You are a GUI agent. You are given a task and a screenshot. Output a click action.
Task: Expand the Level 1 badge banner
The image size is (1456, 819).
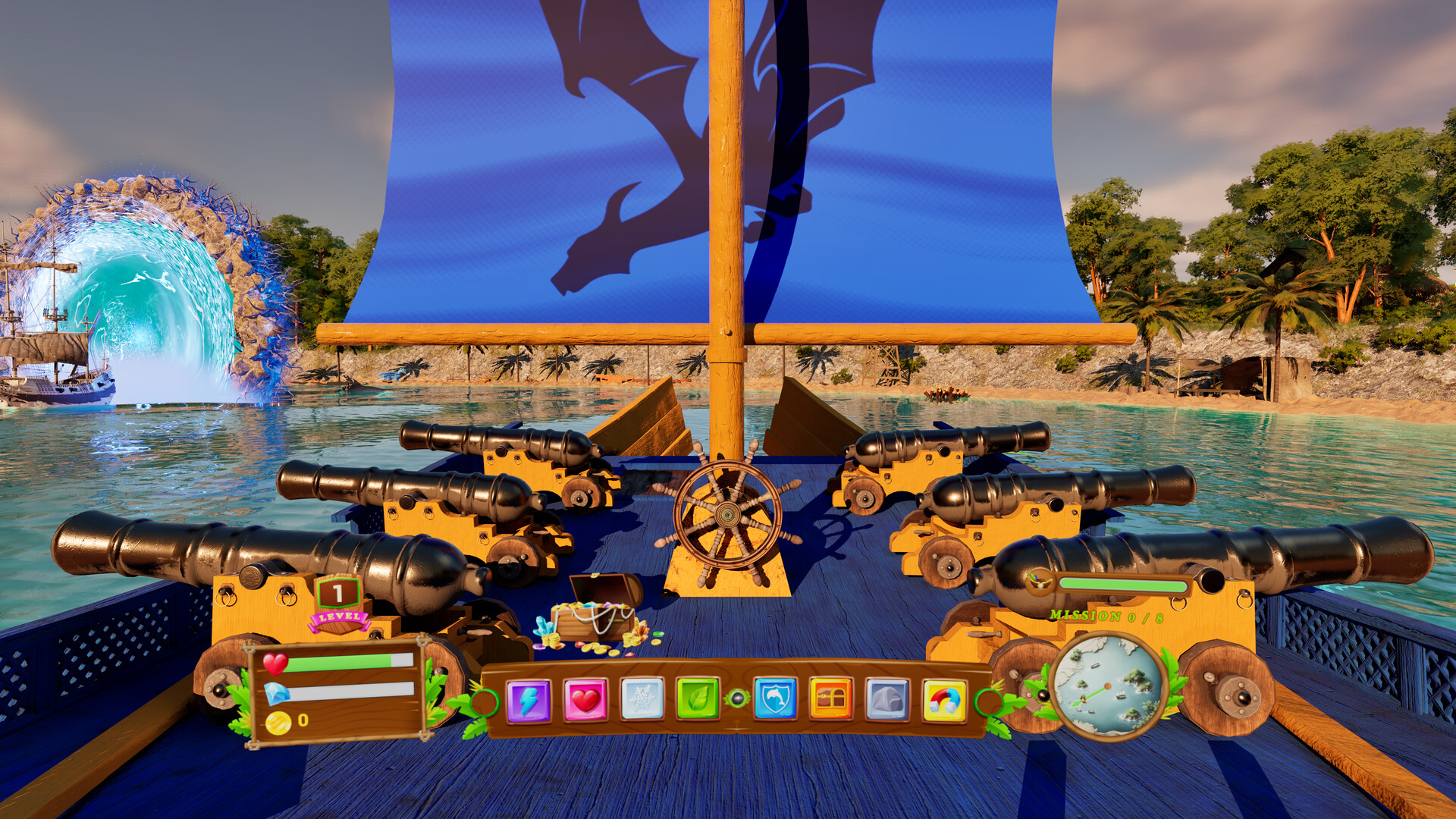[339, 592]
